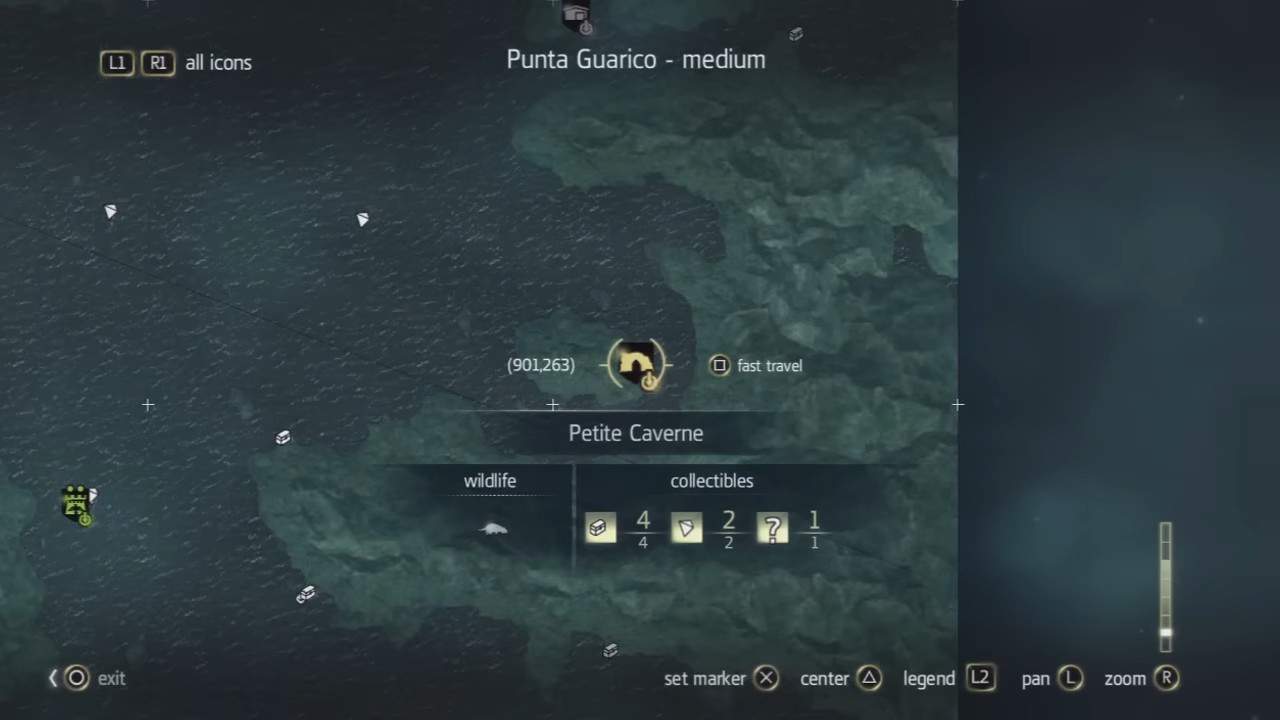This screenshot has height=720, width=1280.
Task: Click the treasure chest icon on the lower coastline
Action: tap(609, 650)
